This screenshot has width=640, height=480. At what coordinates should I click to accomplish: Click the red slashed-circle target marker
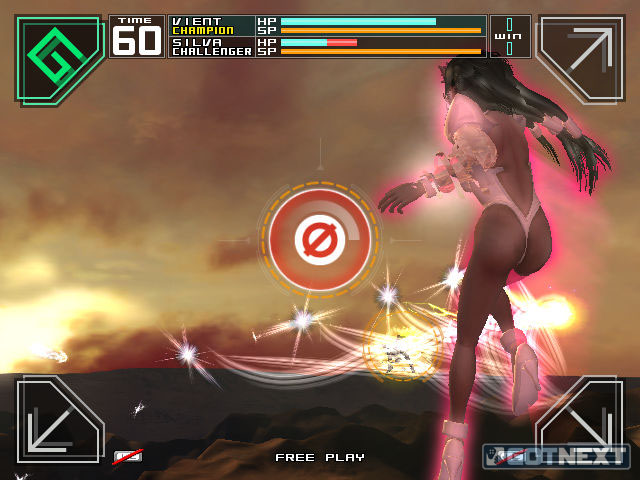point(321,240)
